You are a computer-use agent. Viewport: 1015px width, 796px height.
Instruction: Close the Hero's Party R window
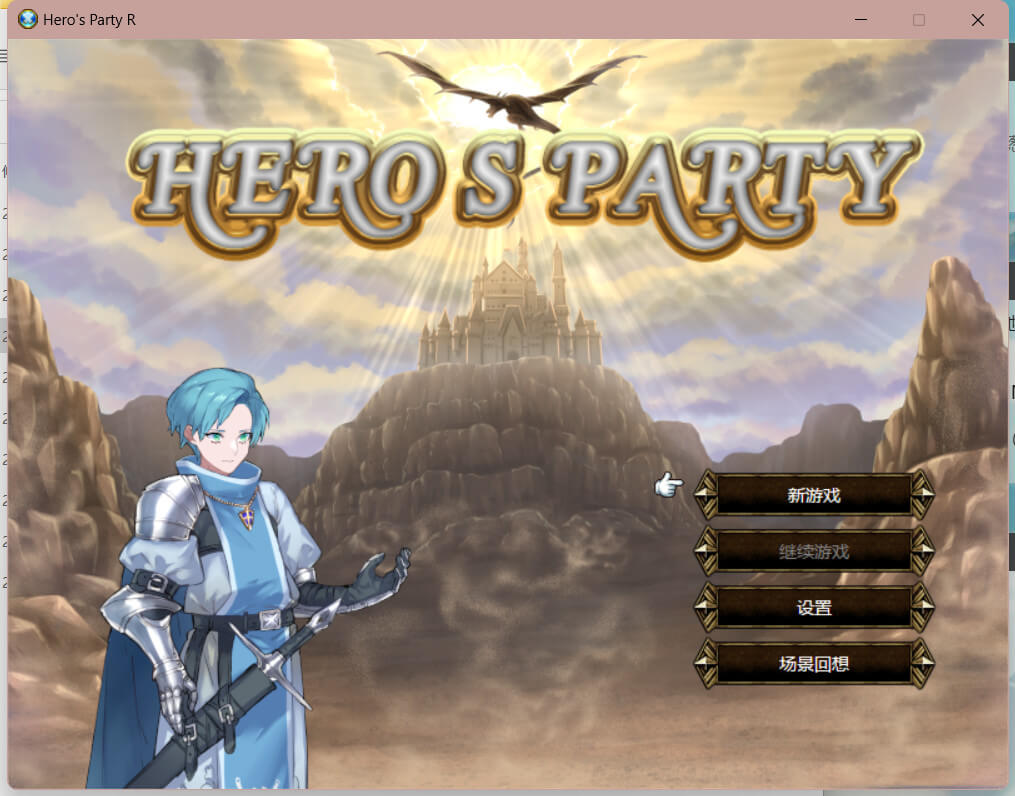[x=977, y=20]
